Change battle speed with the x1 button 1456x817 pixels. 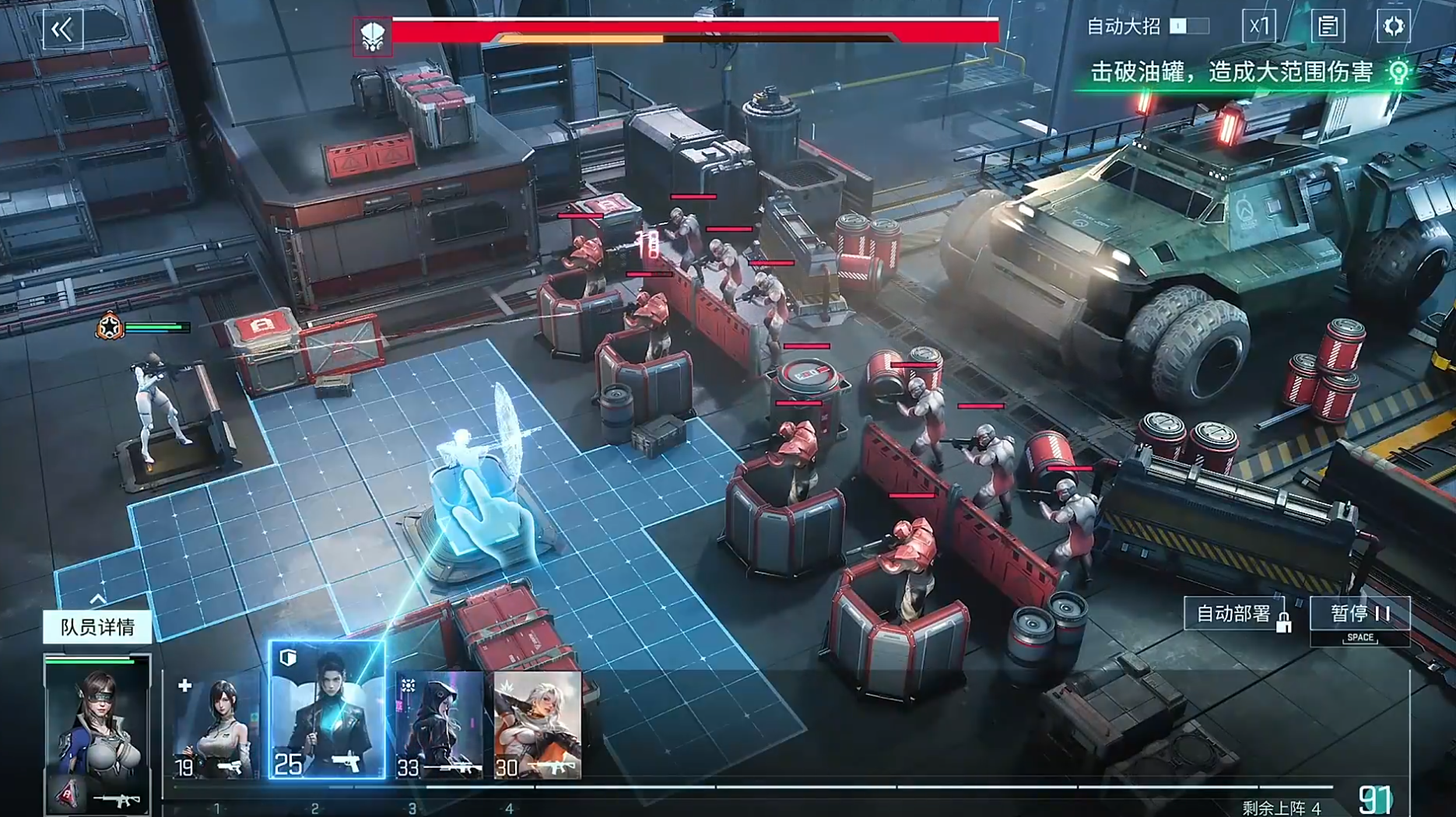pyautogui.click(x=1258, y=26)
